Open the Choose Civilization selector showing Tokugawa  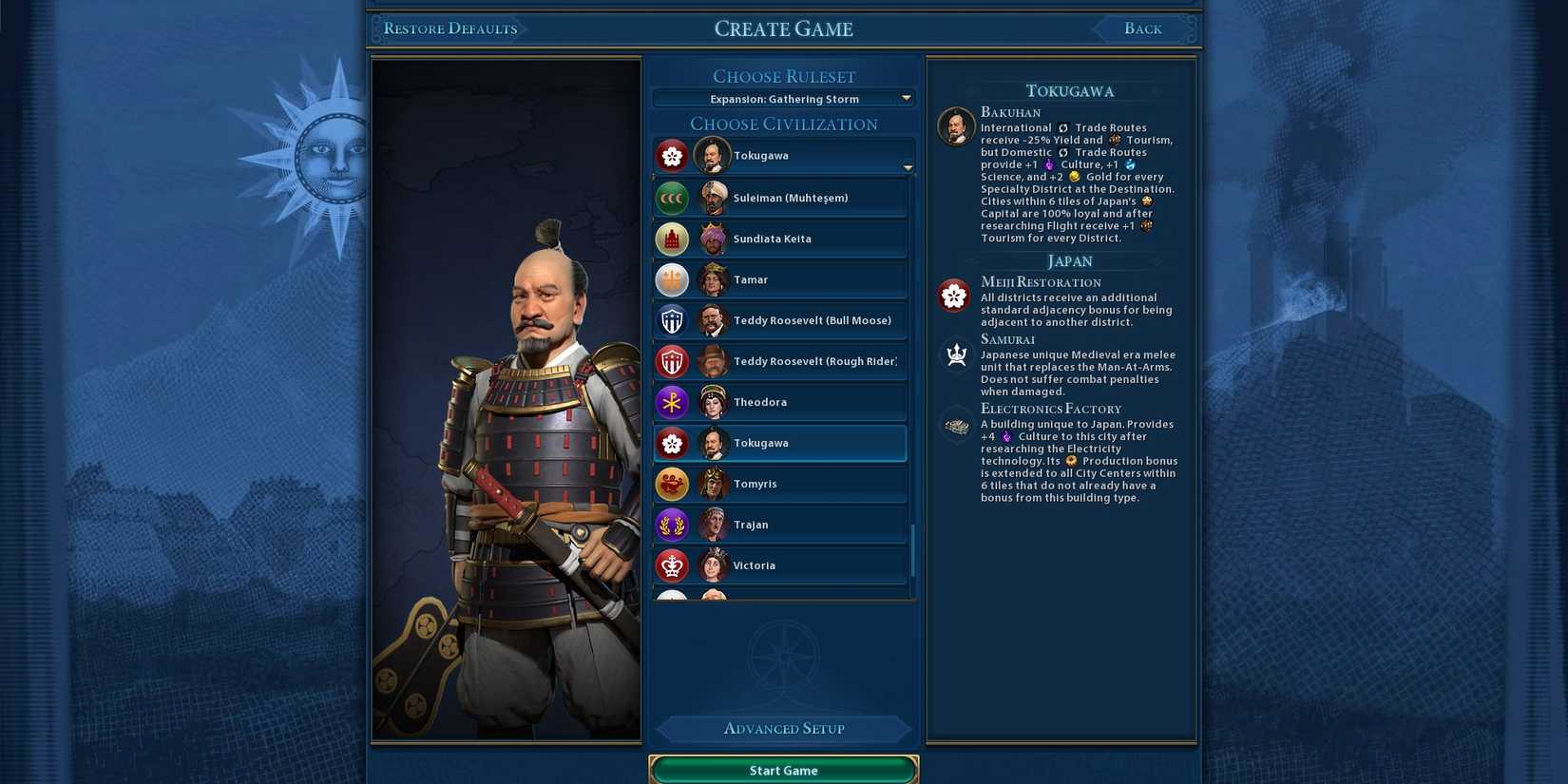tap(783, 155)
